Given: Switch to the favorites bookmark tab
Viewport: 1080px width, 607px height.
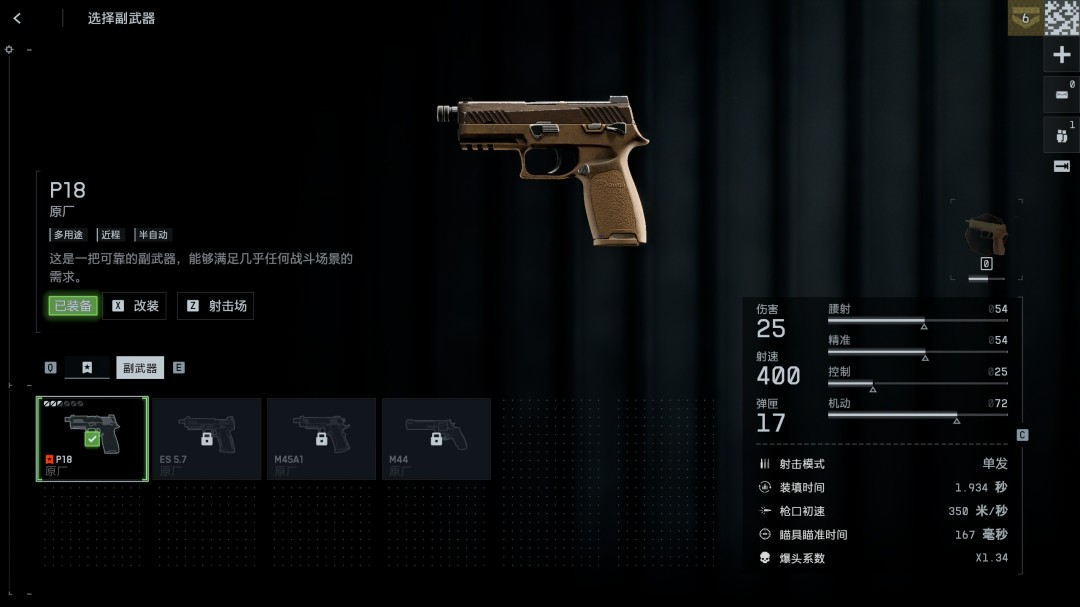Looking at the screenshot, I should click(87, 368).
